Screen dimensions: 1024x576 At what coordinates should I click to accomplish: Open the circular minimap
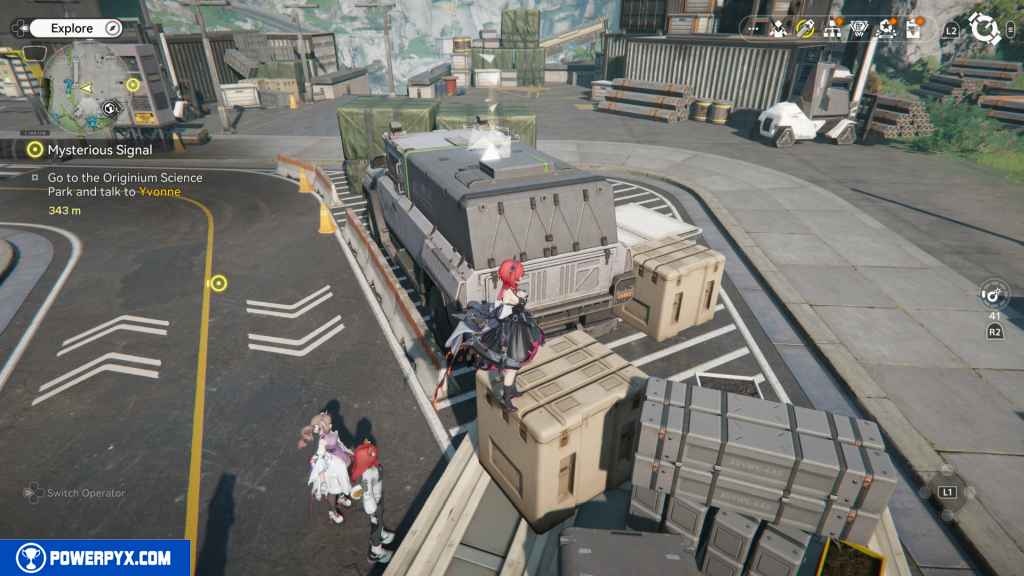tap(88, 90)
